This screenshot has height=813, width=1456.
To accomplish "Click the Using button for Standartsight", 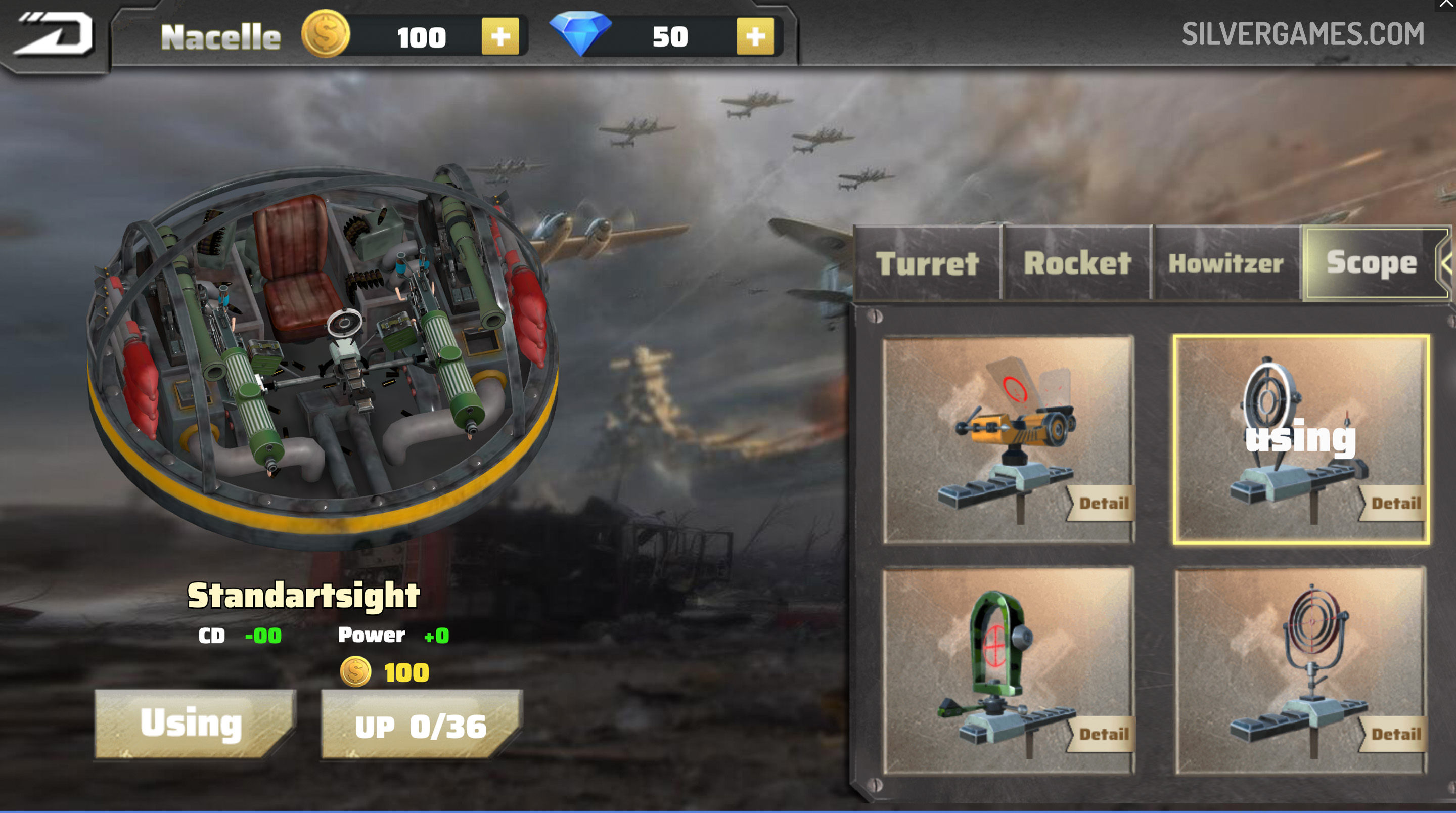I will pyautogui.click(x=192, y=724).
